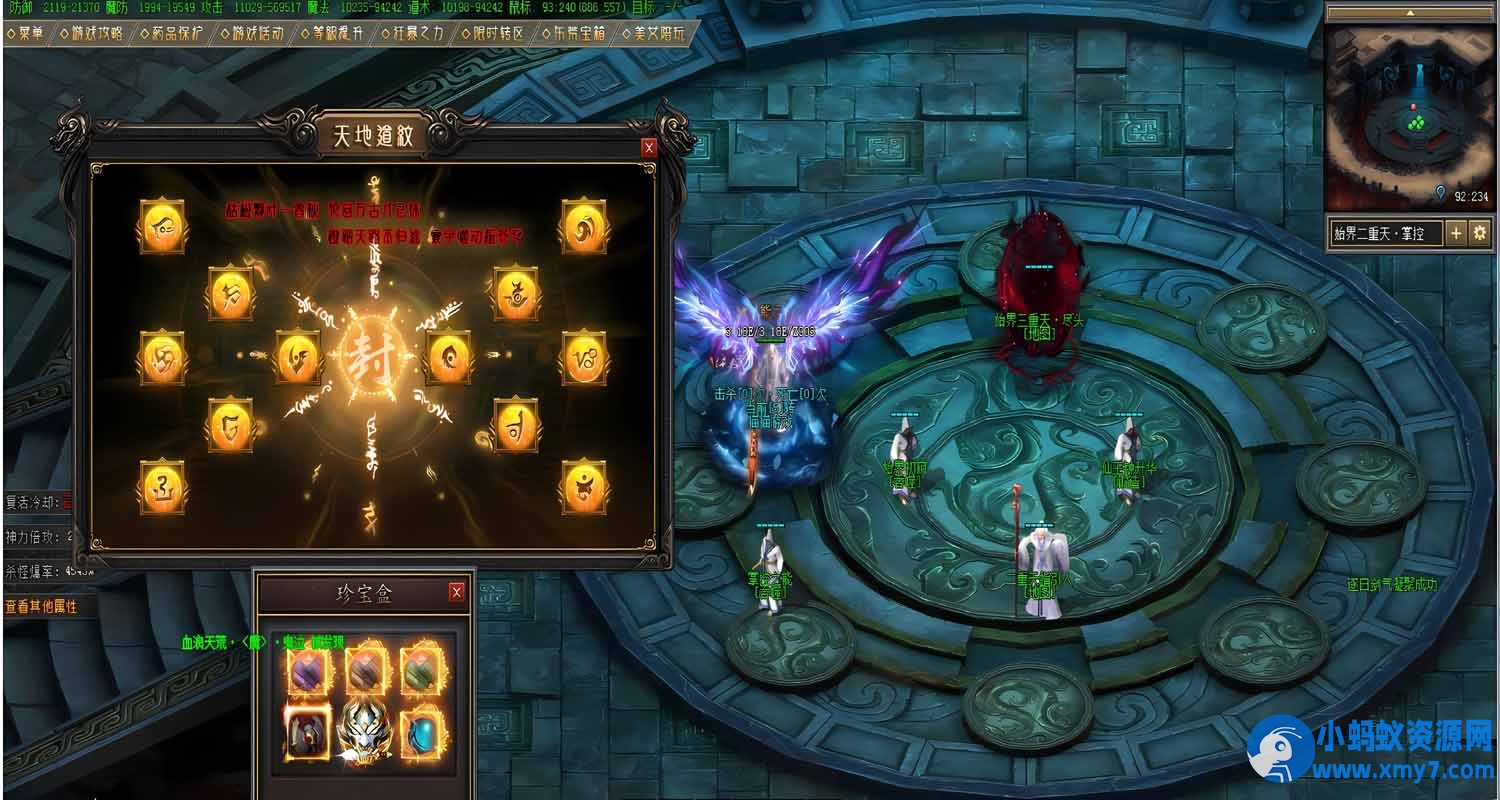The height and width of the screenshot is (800, 1500).
Task: Open the 游戏活动 events menu
Action: coord(252,33)
